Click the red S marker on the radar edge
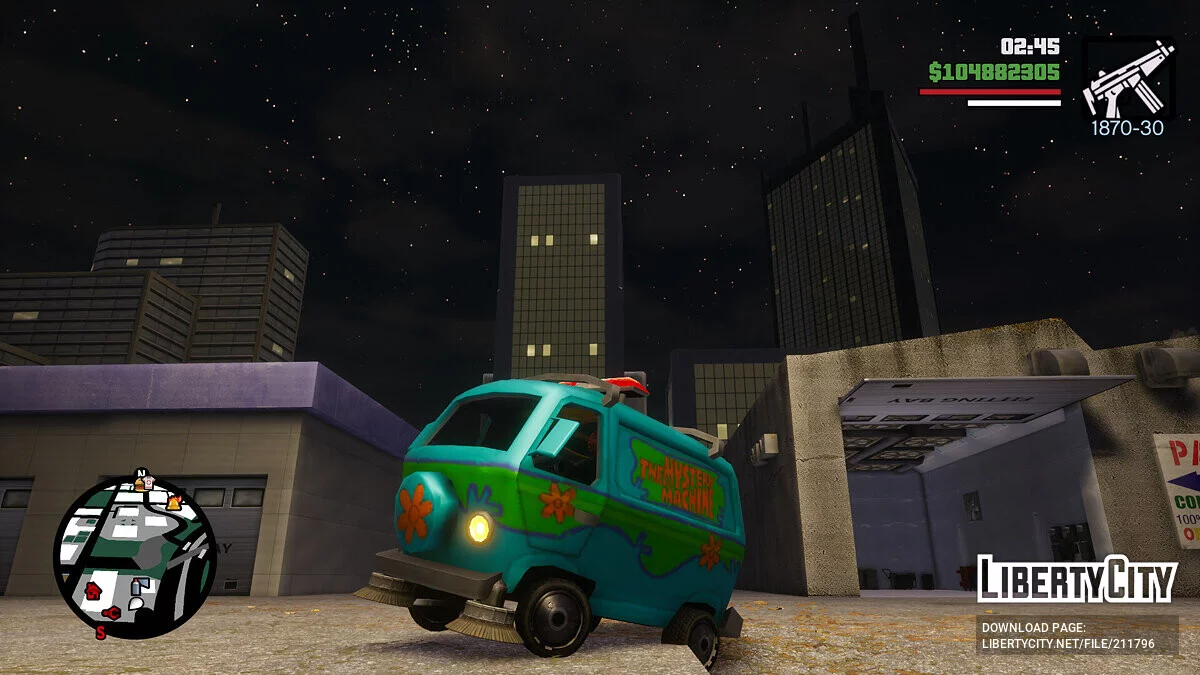This screenshot has height=675, width=1200. (100, 632)
